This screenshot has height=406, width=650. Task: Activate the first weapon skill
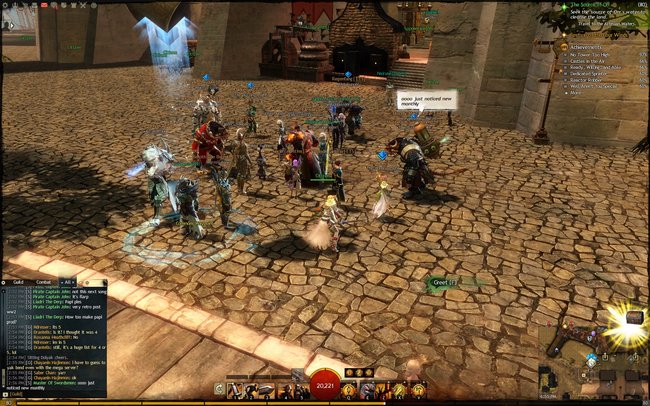(x=232, y=390)
